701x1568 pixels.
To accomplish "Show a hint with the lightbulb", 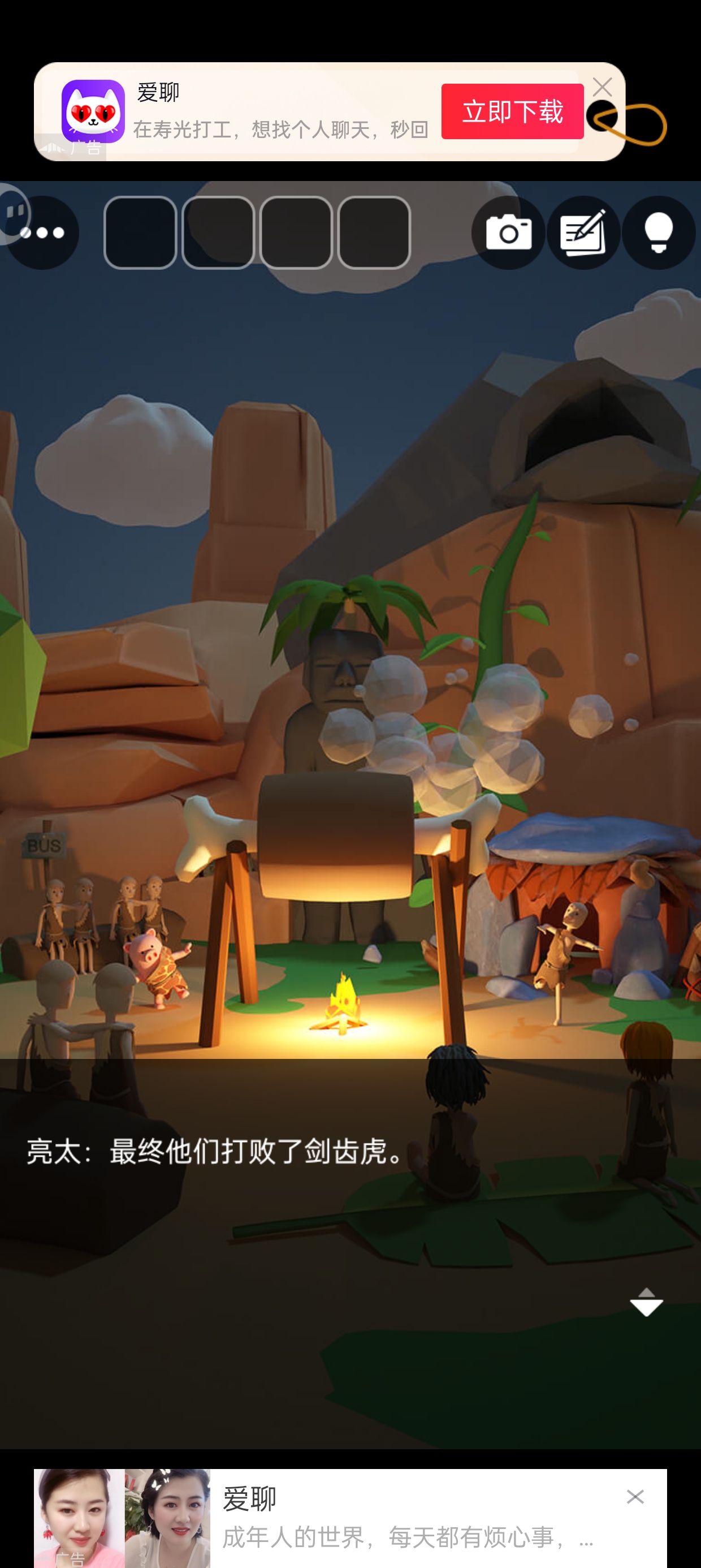I will tap(659, 232).
